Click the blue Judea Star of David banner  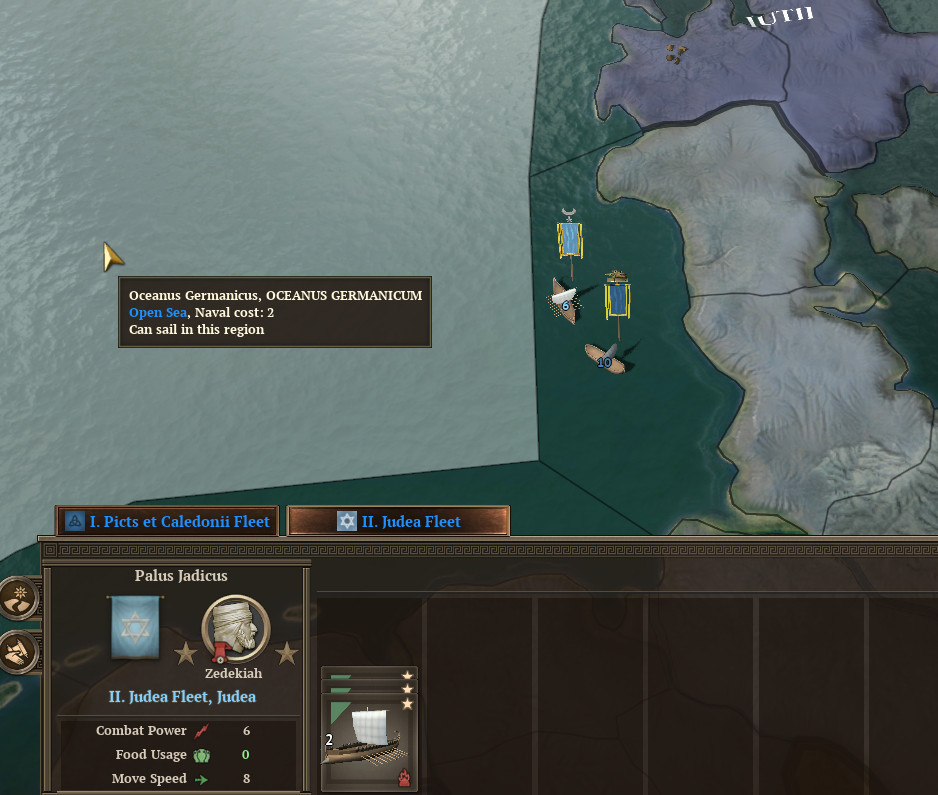coord(133,628)
